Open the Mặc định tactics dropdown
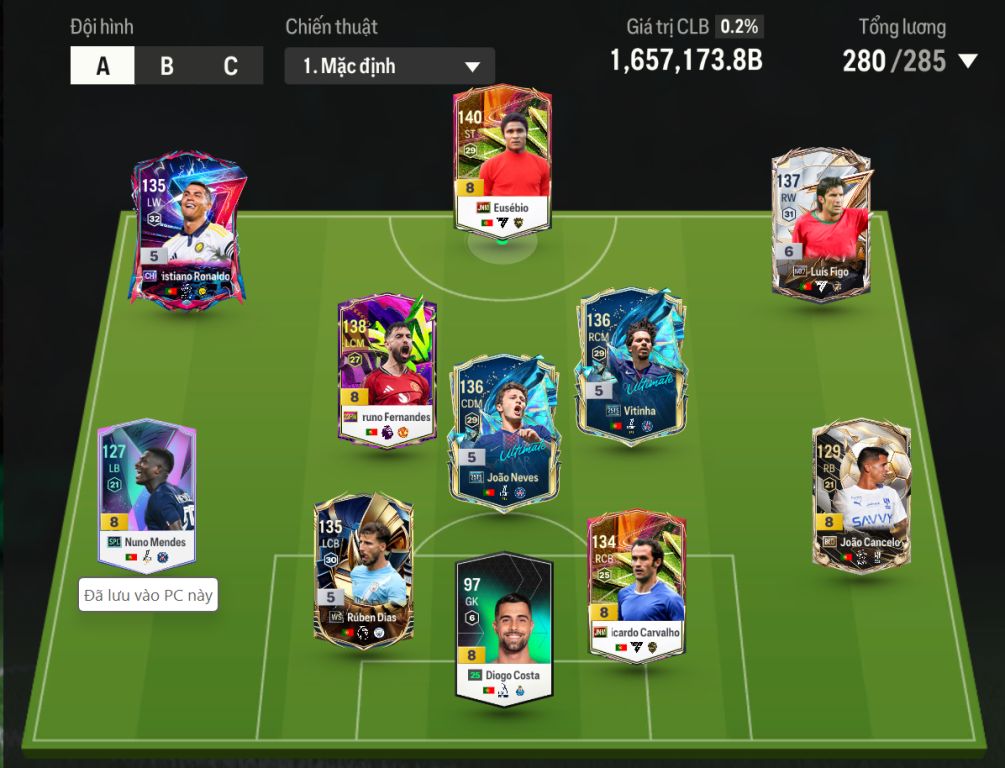The image size is (1005, 768). tap(389, 67)
